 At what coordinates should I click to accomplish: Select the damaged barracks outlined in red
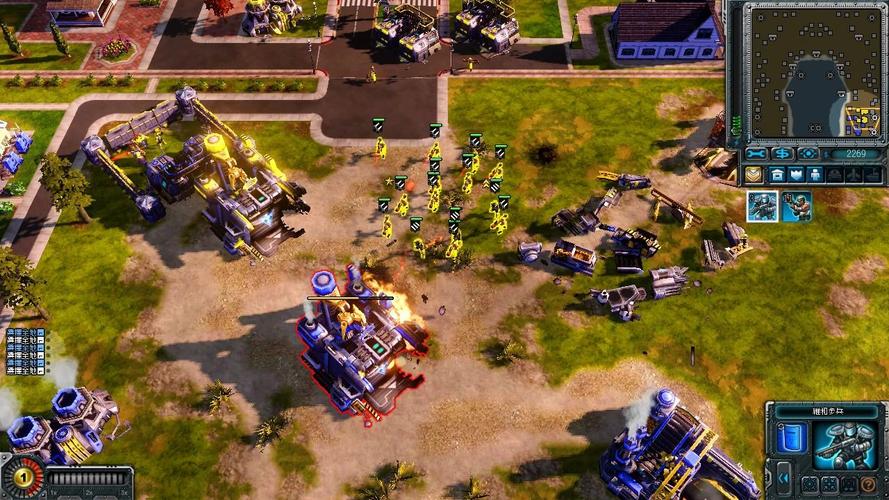(358, 340)
